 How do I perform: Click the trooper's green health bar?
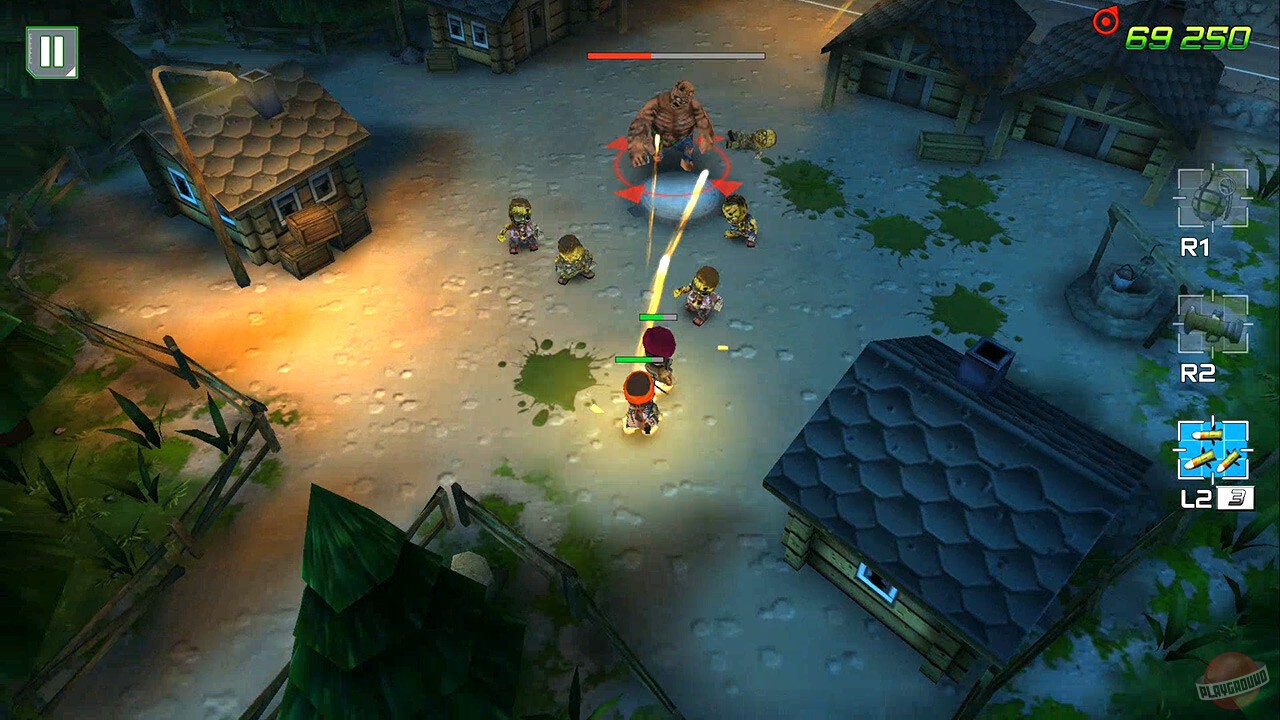pyautogui.click(x=640, y=359)
